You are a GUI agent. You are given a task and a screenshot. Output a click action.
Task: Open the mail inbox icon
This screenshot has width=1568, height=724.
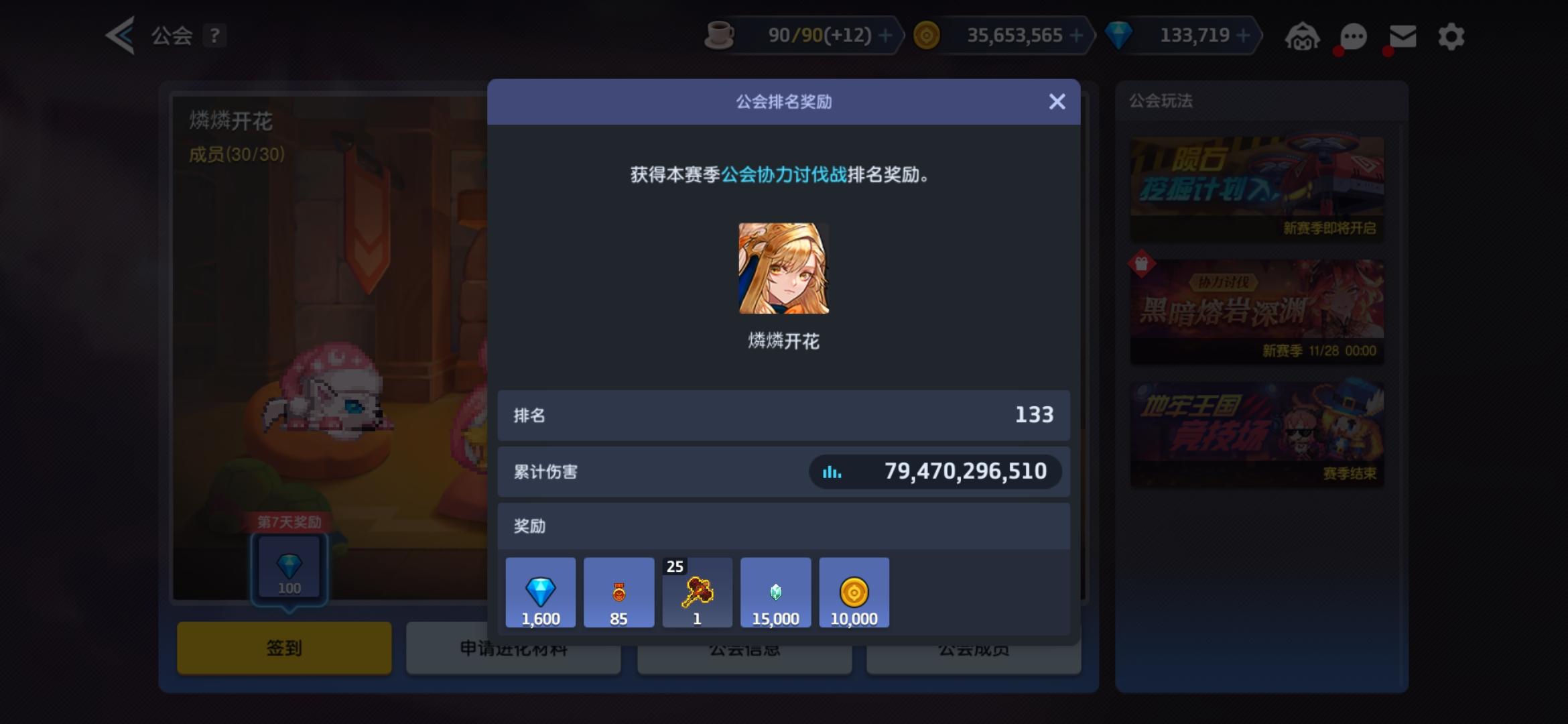click(x=1402, y=36)
